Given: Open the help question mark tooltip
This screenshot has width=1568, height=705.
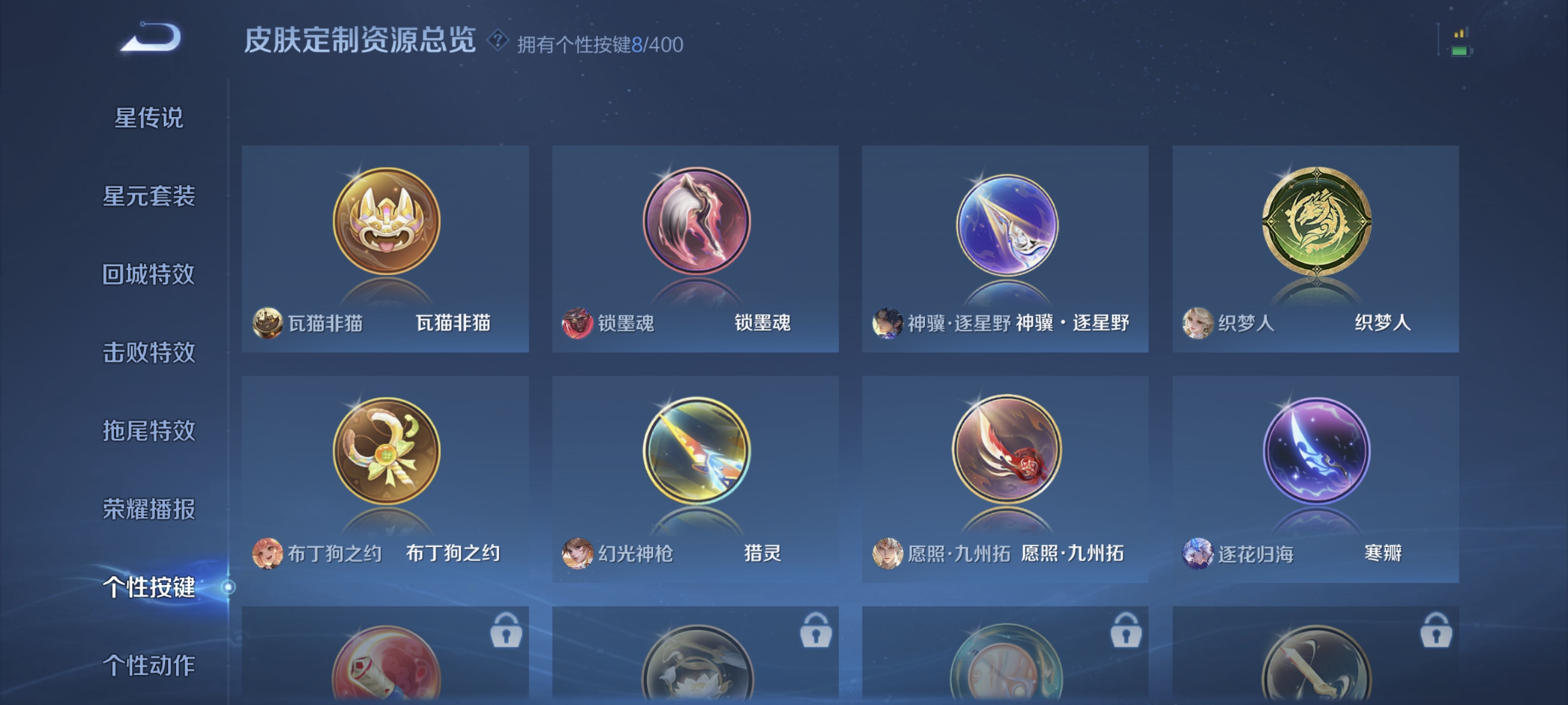Looking at the screenshot, I should 498,42.
